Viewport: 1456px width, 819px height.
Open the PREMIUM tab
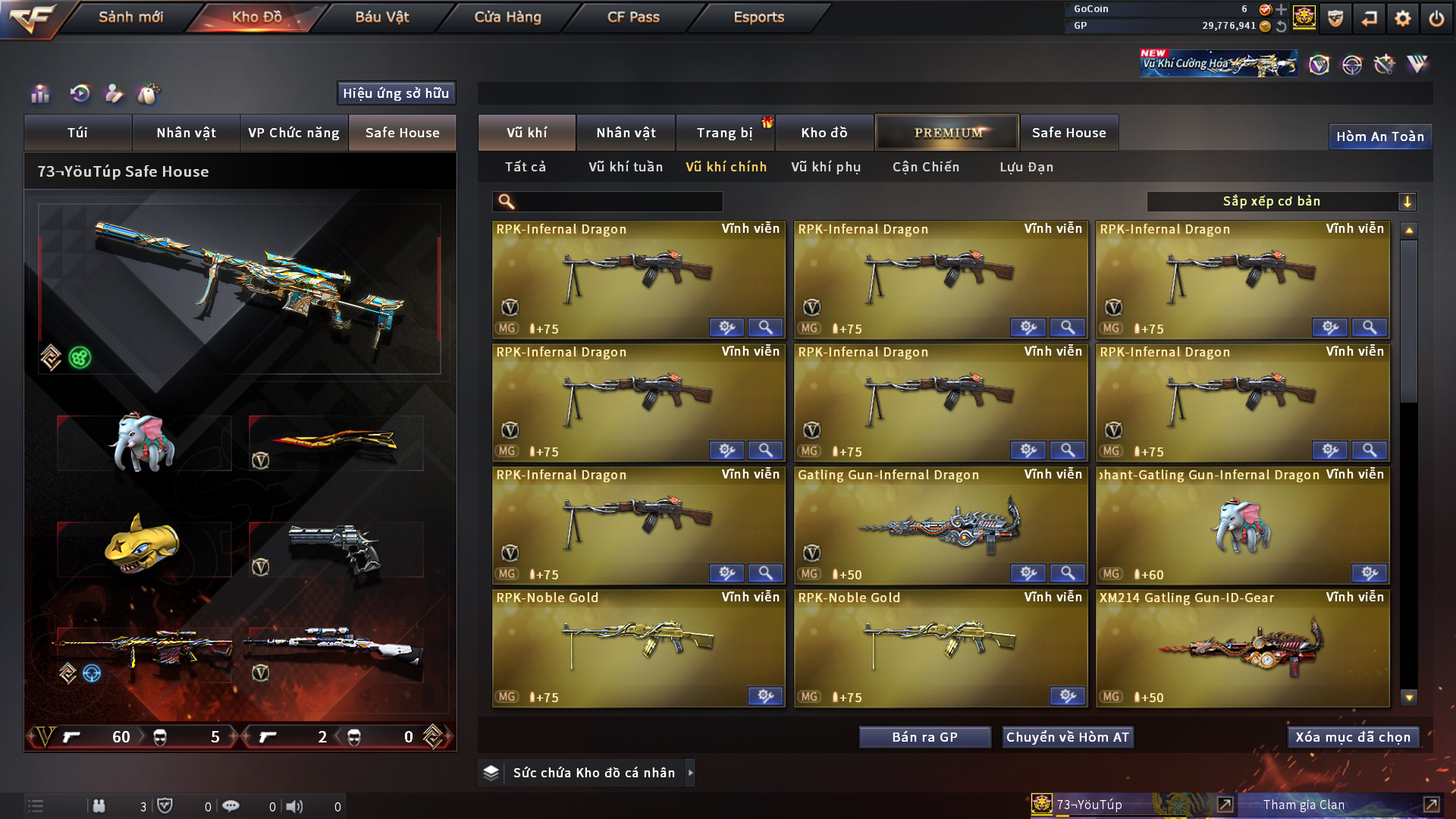947,133
